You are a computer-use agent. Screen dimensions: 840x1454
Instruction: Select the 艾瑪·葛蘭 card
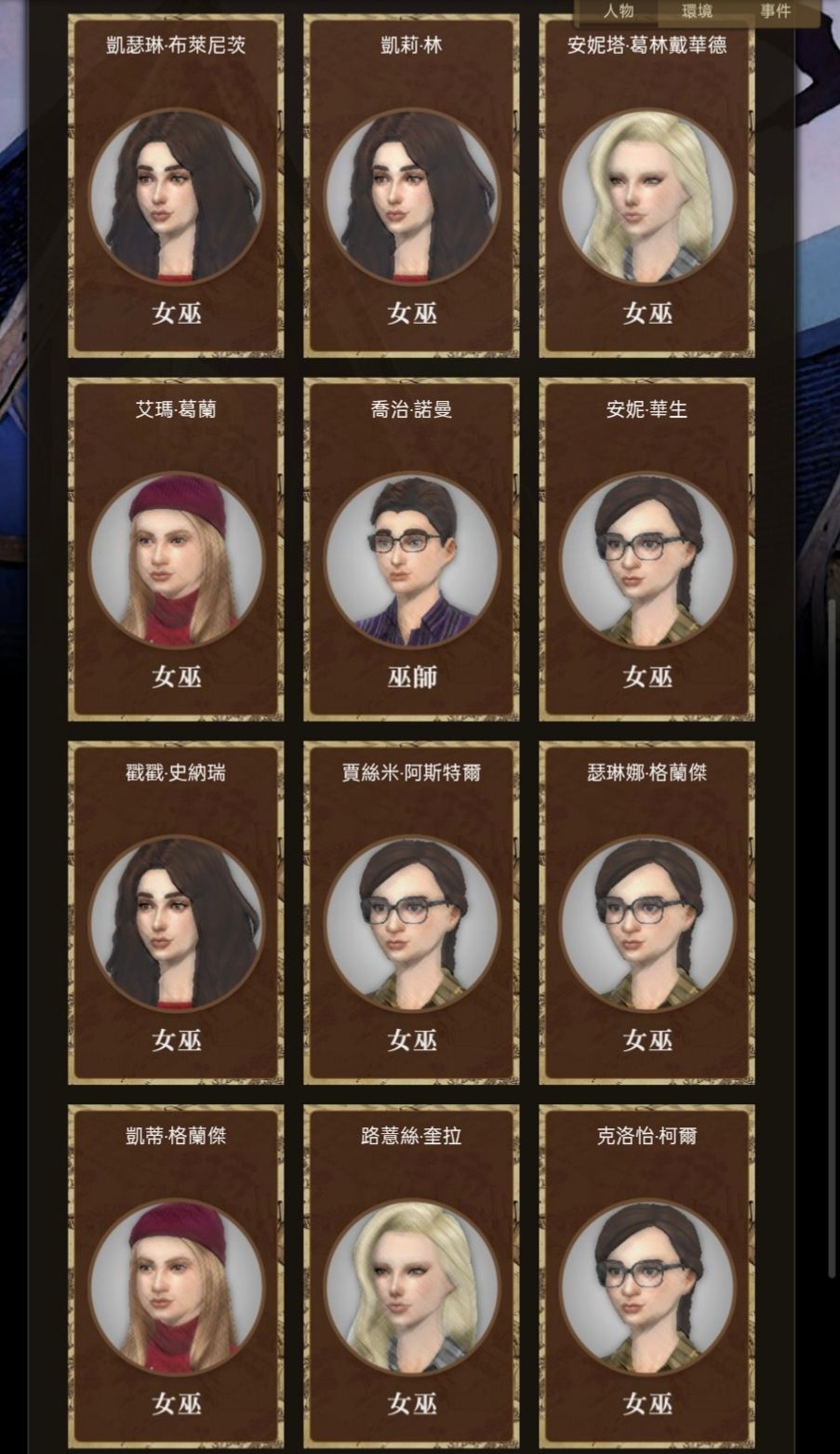tap(176, 549)
